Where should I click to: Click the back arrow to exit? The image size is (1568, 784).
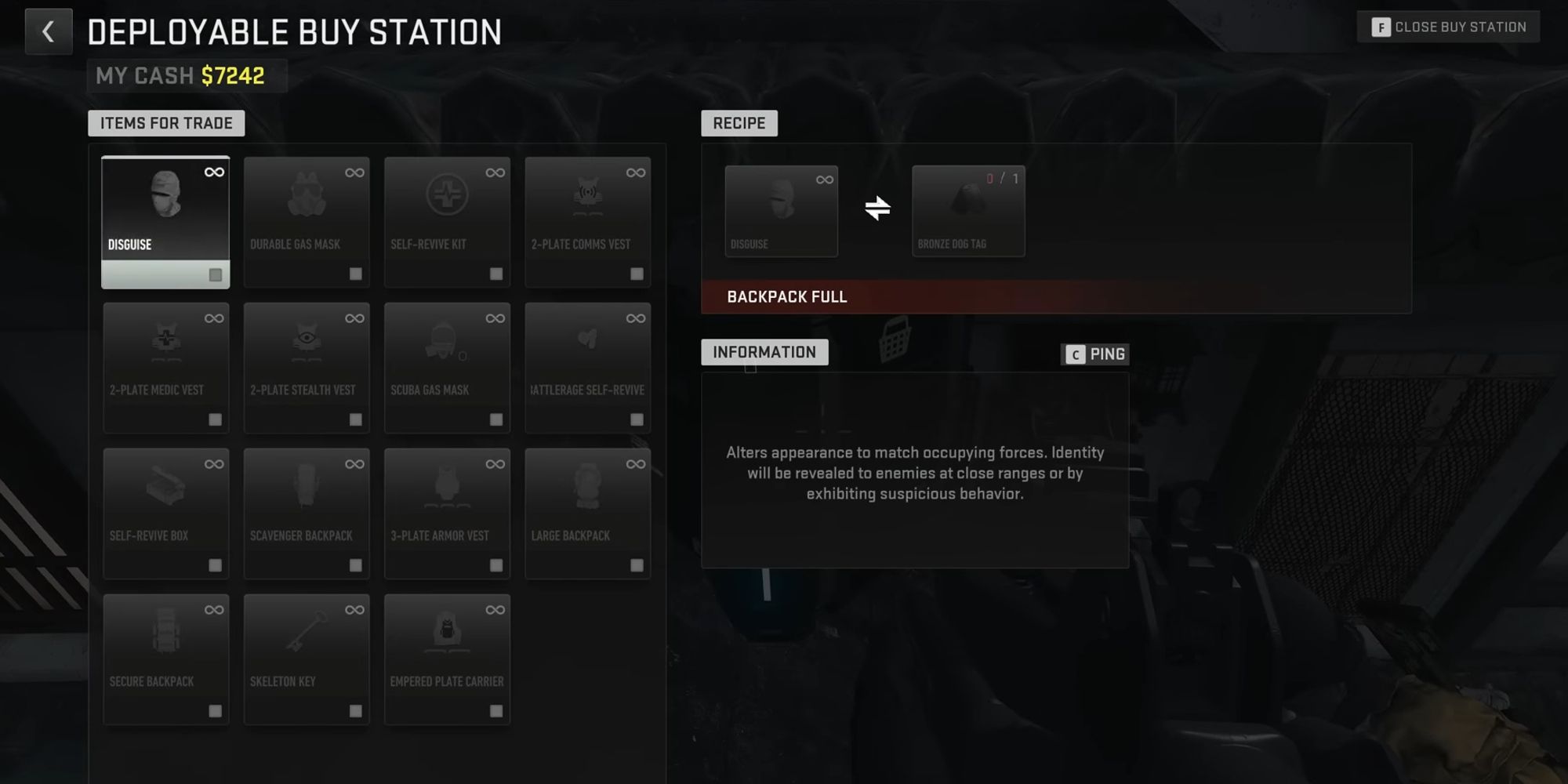coord(49,31)
